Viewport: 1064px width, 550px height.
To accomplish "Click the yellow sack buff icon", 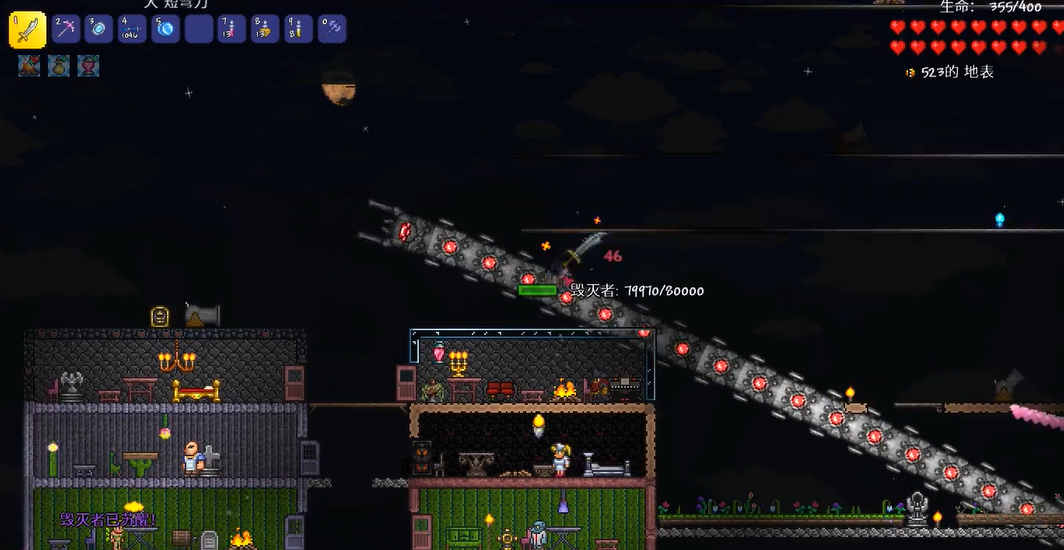I will (59, 66).
